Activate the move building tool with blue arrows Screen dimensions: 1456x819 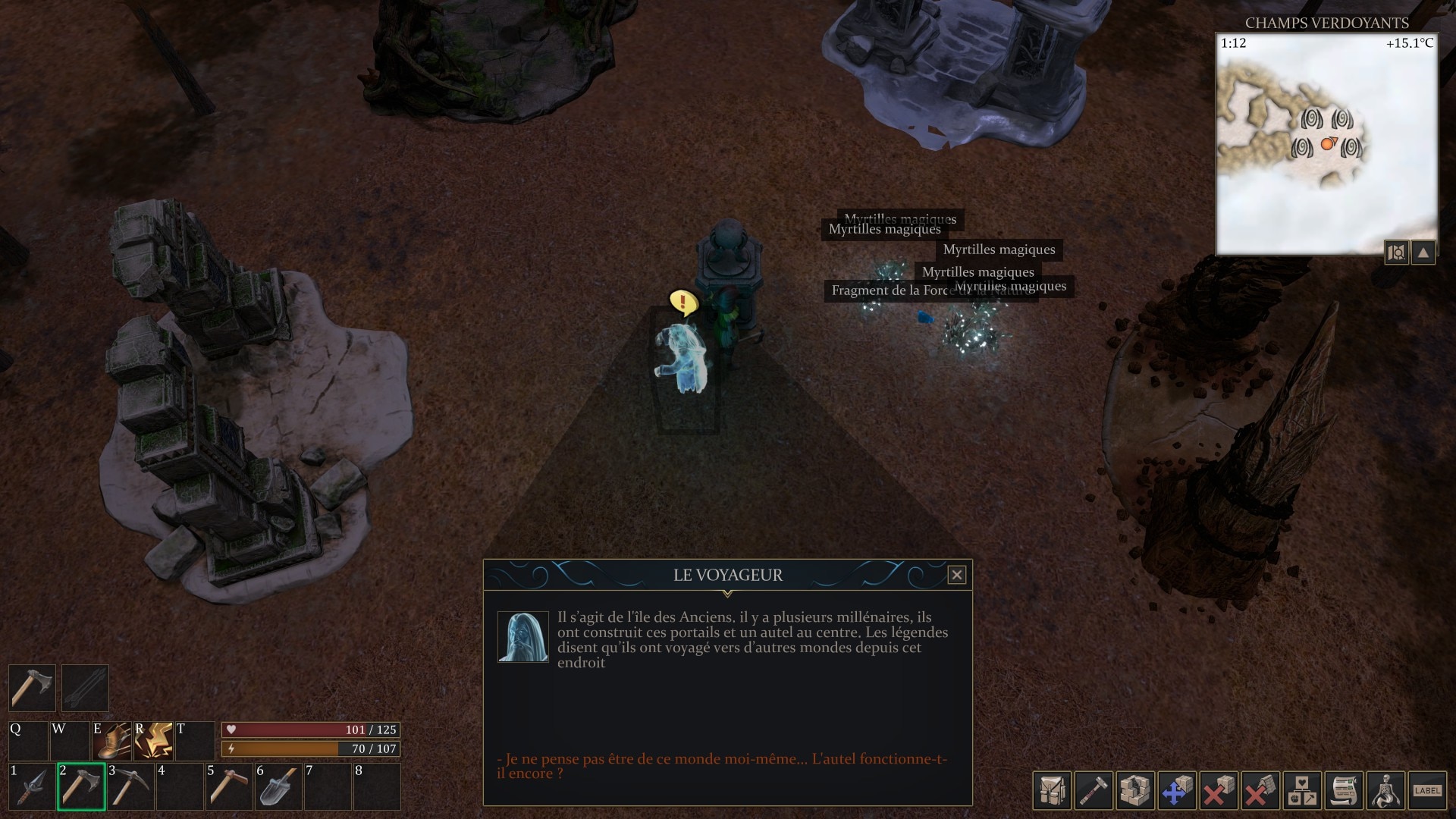tap(1176, 791)
